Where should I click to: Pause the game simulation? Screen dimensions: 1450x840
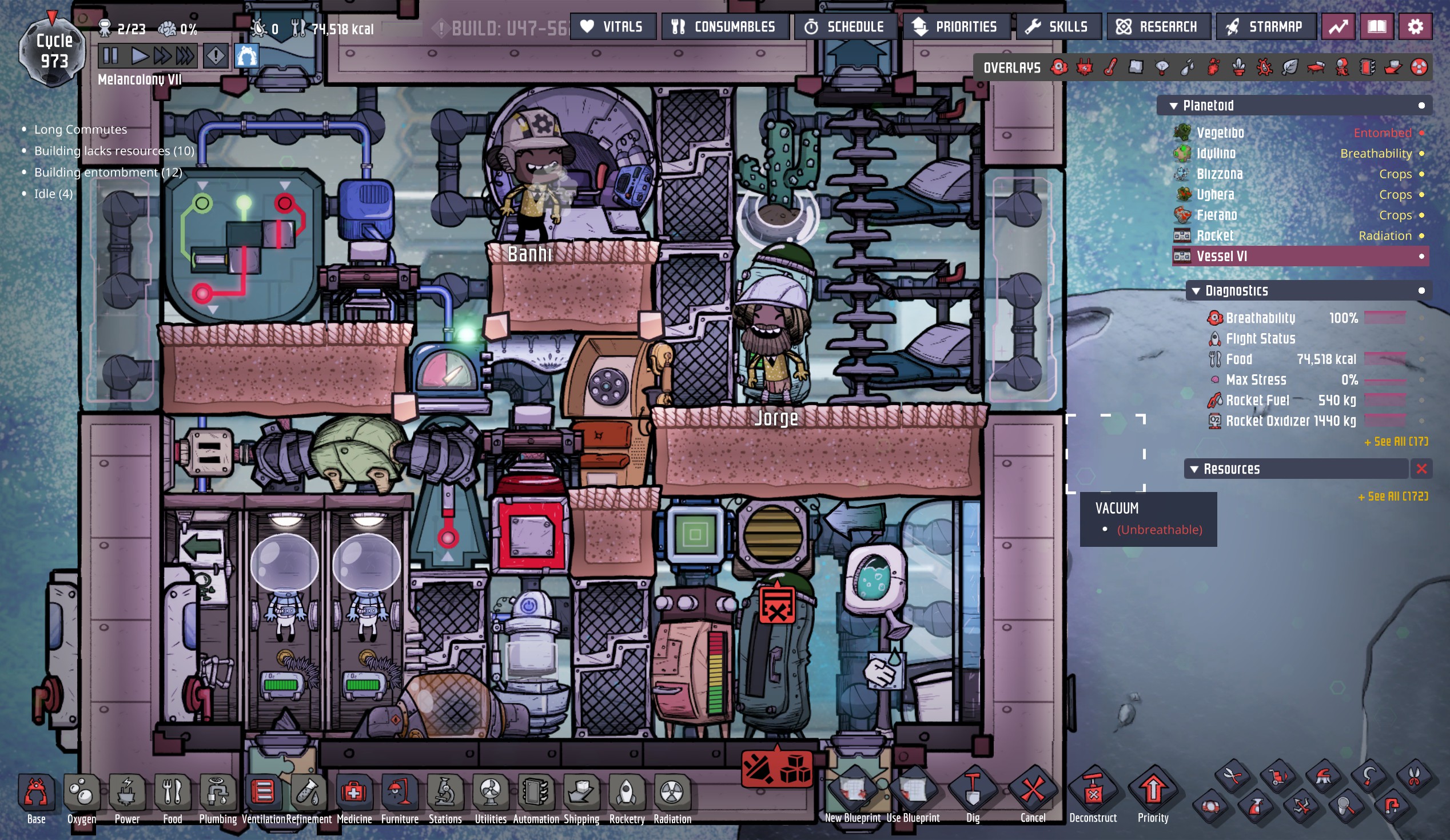[110, 56]
